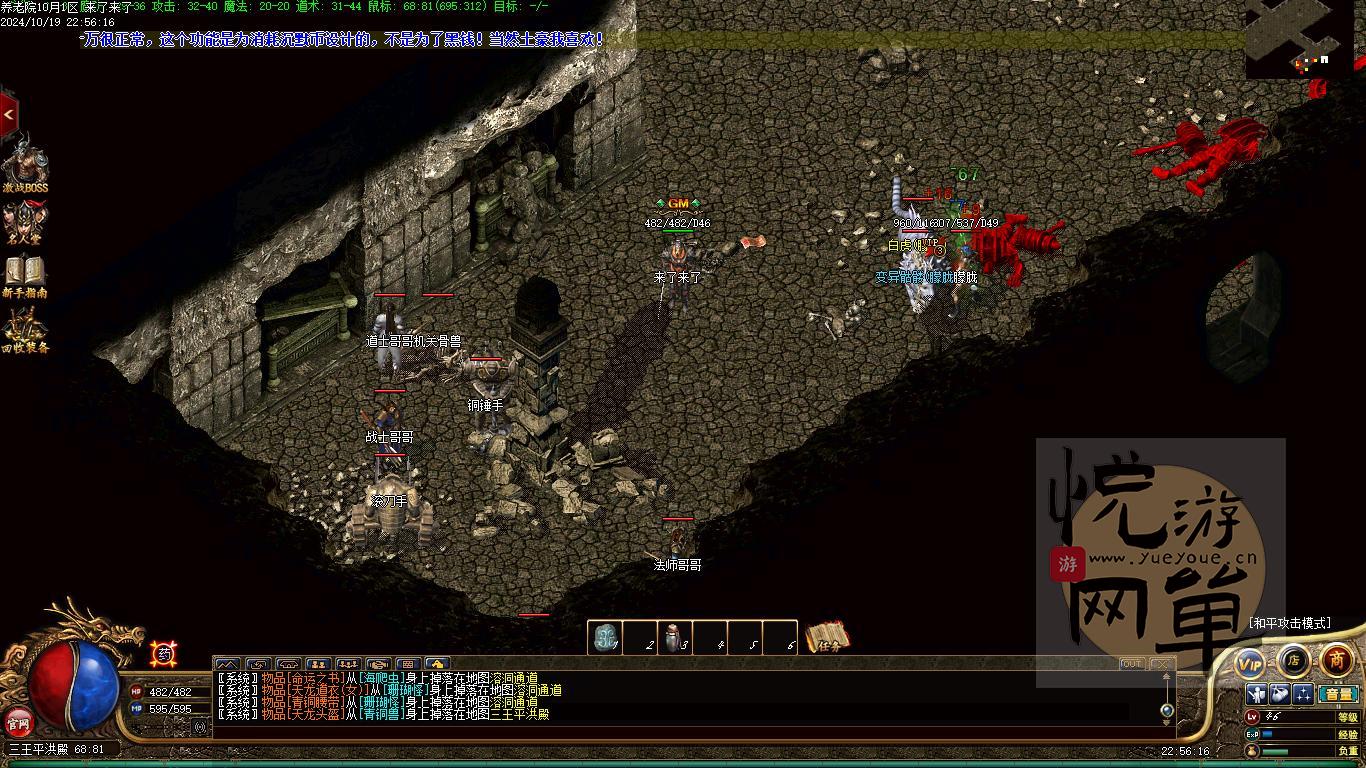
Task: Collapse the left side menu with the red arrow
Action: pos(9,116)
